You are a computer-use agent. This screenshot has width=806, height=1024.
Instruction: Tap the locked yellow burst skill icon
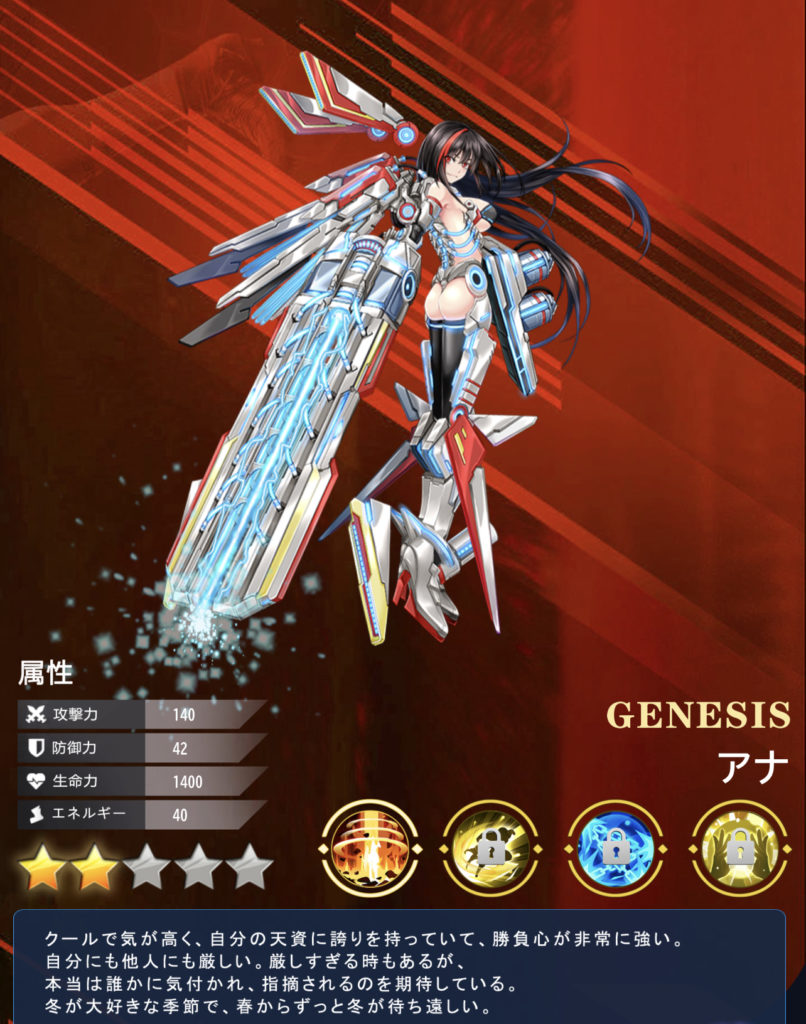(491, 848)
